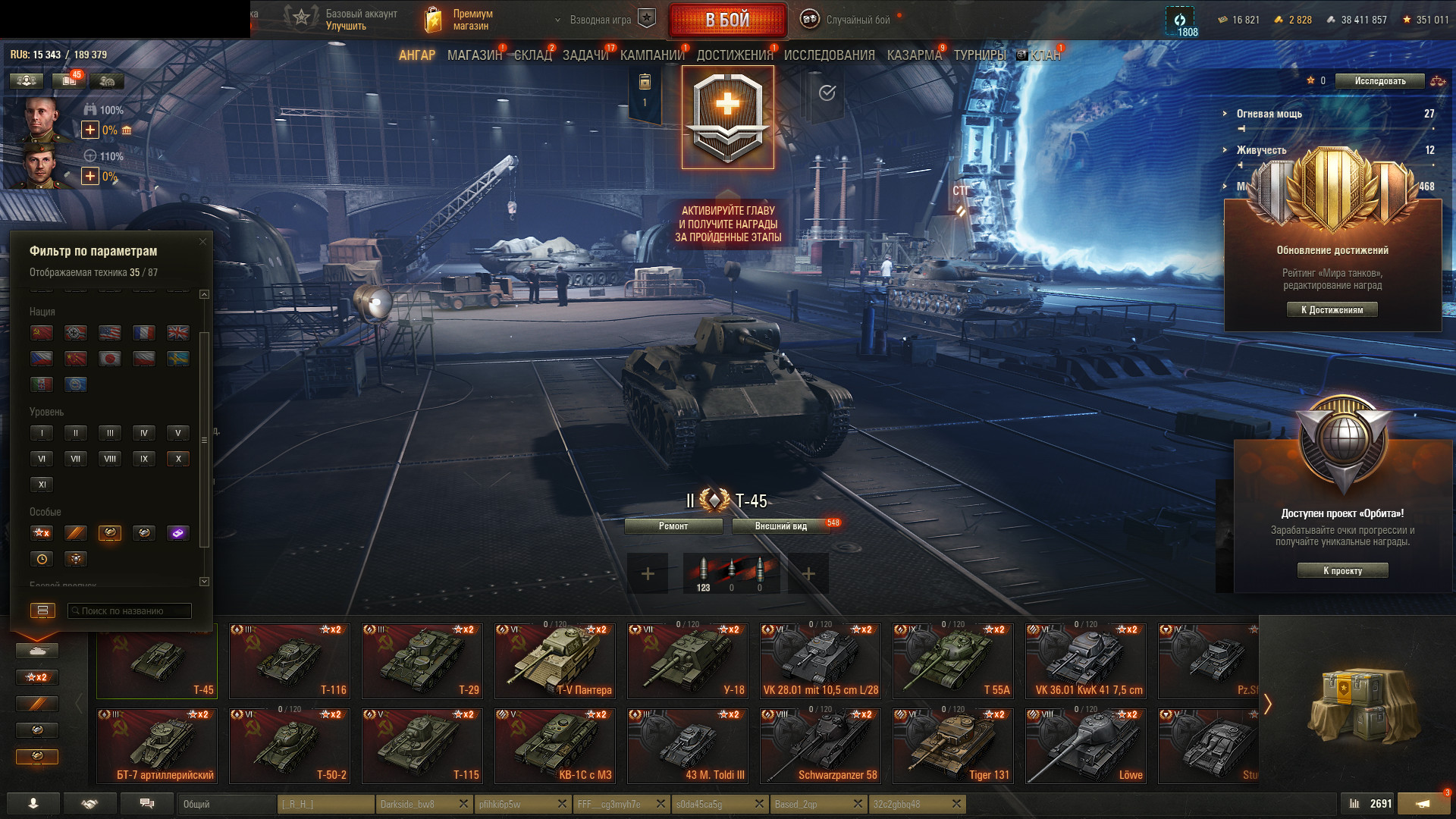Open the Орбита project via К проекту
The image size is (1456, 819).
(x=1342, y=571)
